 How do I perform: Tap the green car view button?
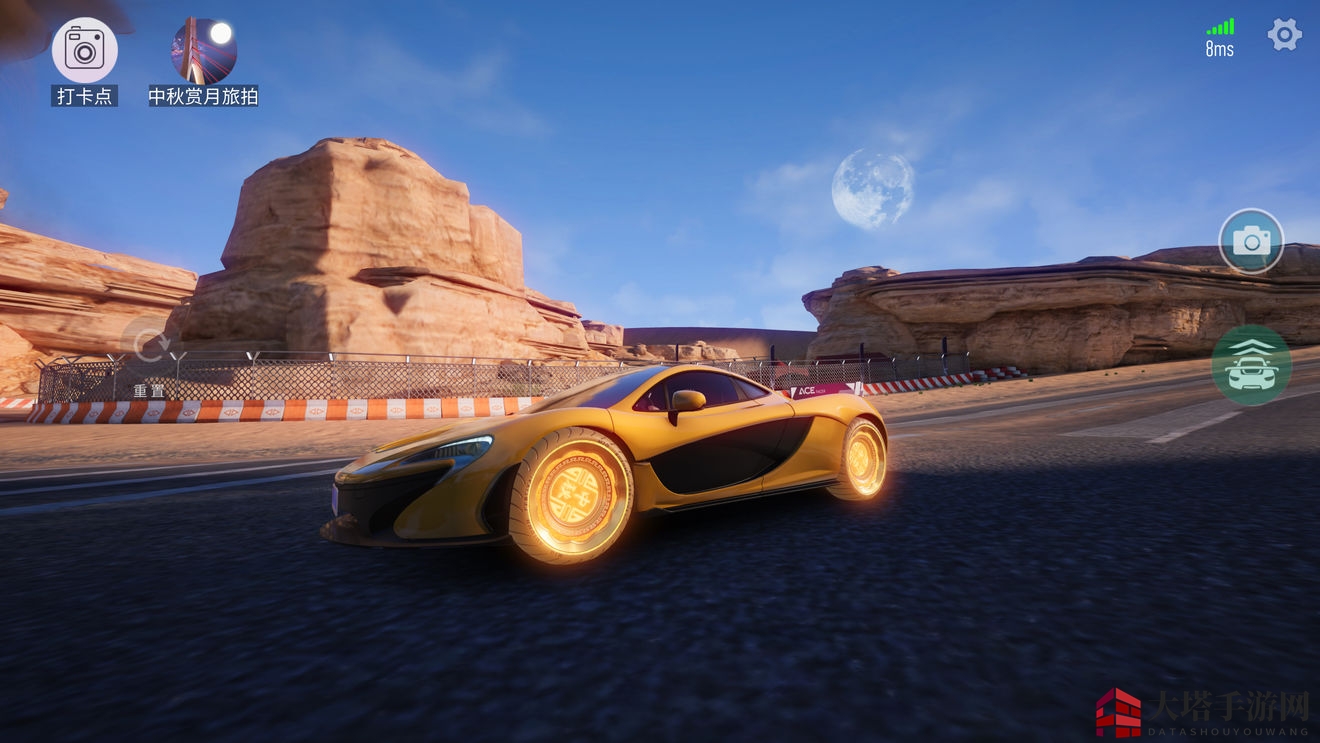pos(1251,365)
